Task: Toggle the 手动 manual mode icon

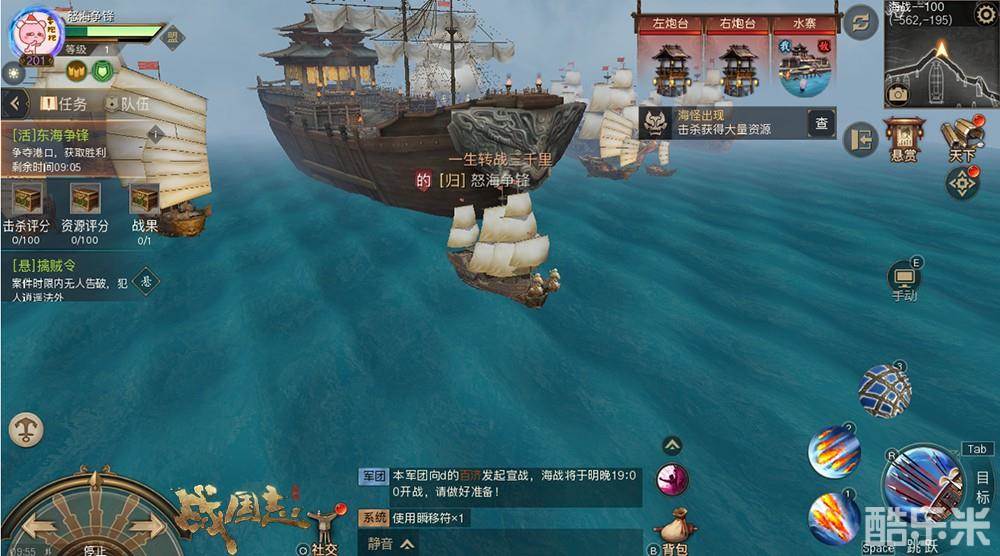Action: click(904, 279)
